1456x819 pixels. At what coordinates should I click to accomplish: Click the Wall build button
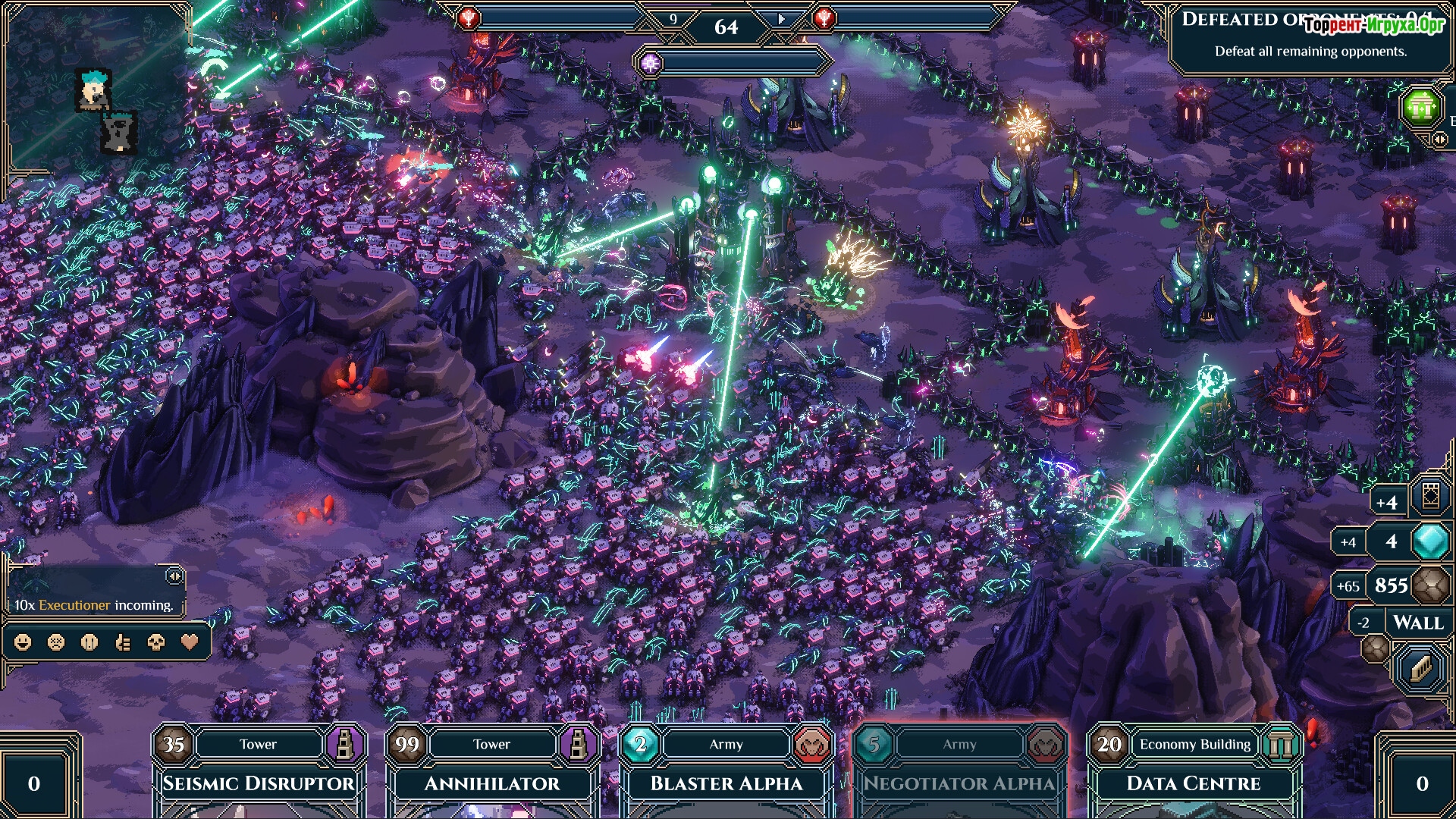click(x=1417, y=623)
